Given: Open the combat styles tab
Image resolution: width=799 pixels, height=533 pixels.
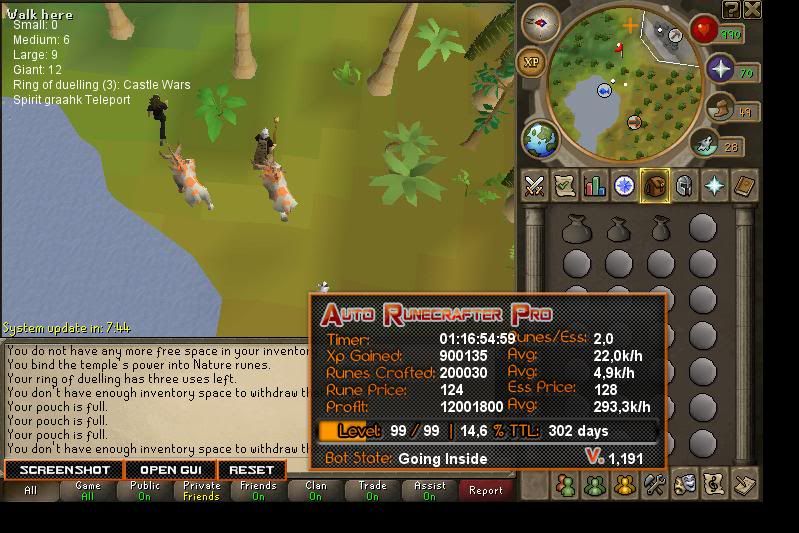Looking at the screenshot, I should pyautogui.click(x=535, y=186).
